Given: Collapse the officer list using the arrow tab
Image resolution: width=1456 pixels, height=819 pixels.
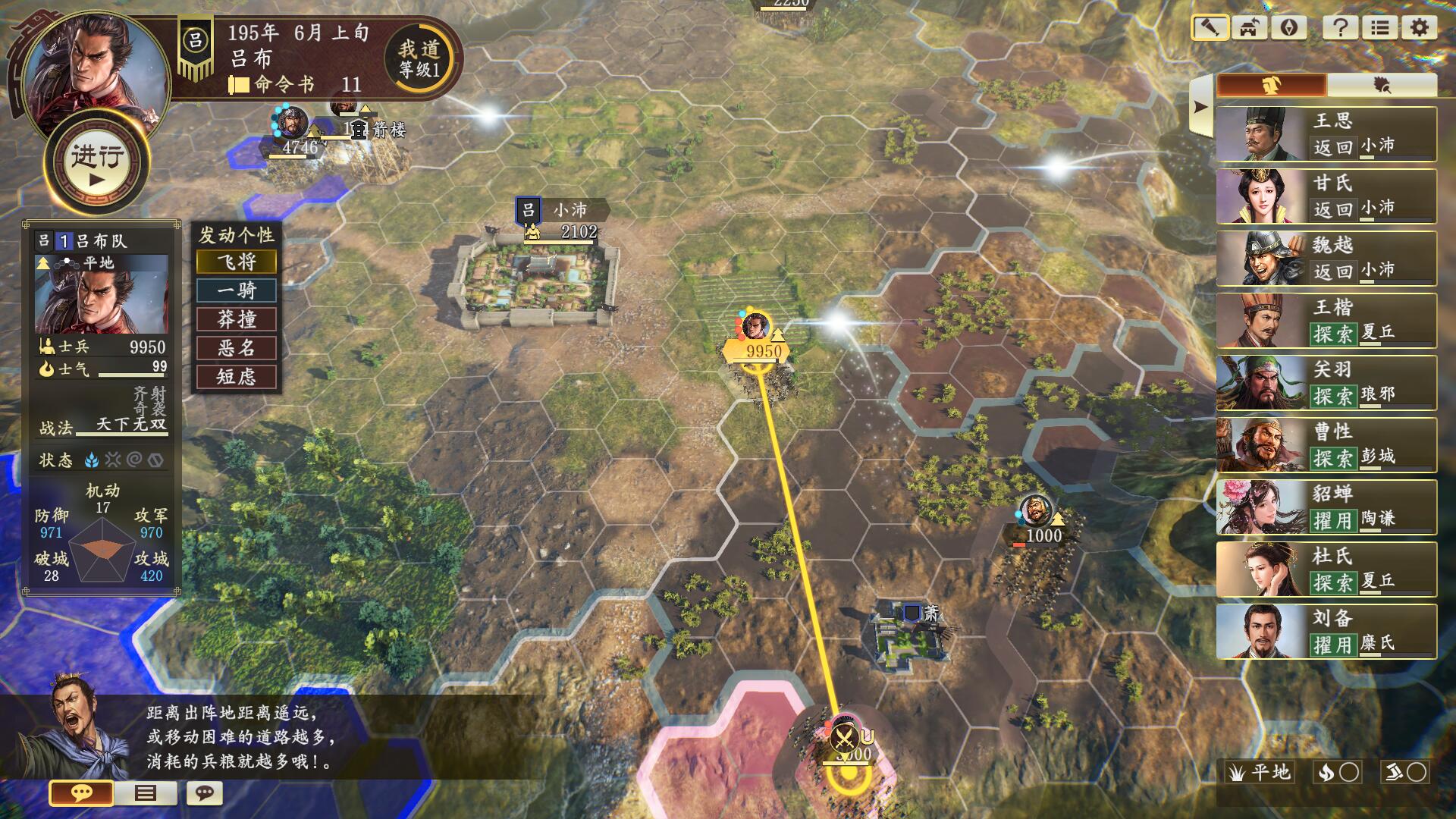Looking at the screenshot, I should [1200, 106].
